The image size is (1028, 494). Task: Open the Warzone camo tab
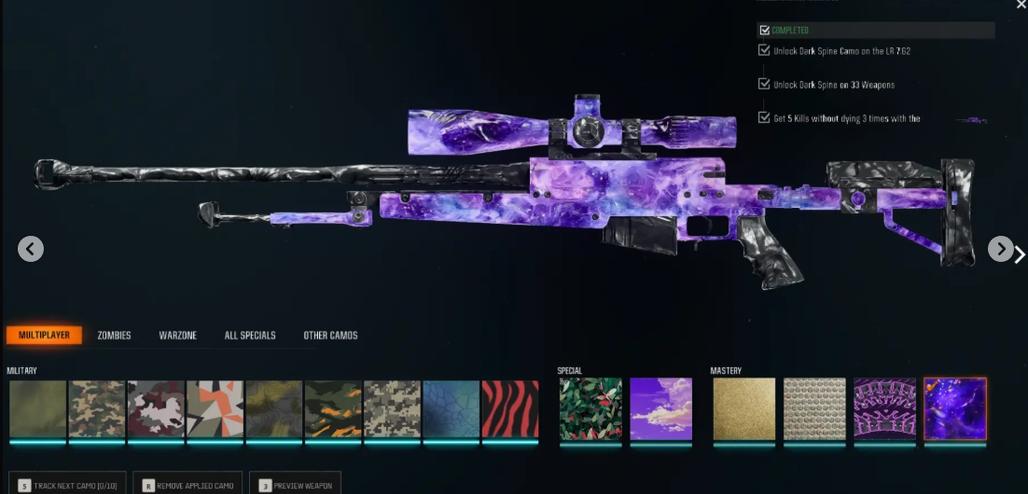[177, 335]
